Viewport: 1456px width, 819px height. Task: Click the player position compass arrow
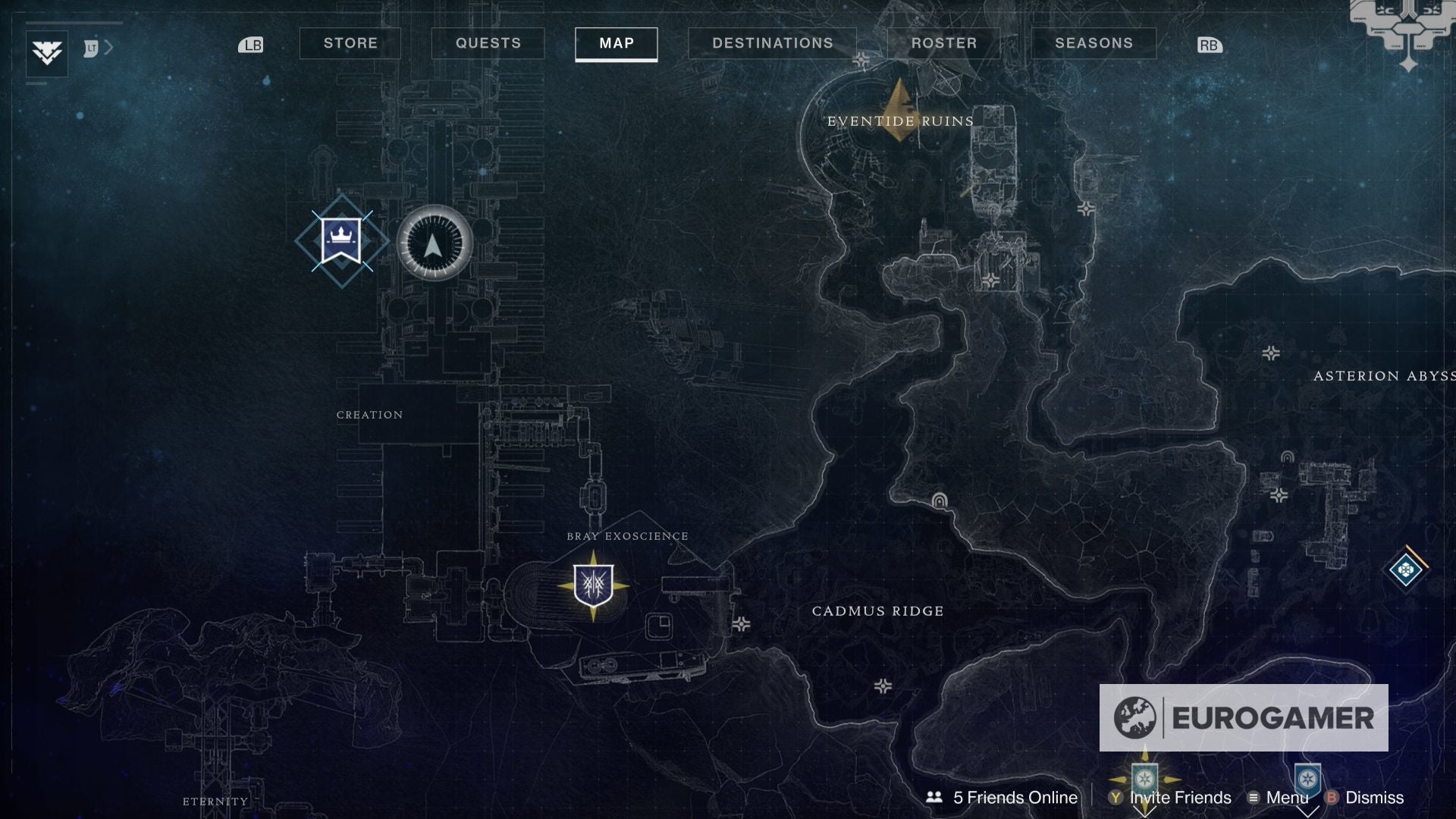432,244
